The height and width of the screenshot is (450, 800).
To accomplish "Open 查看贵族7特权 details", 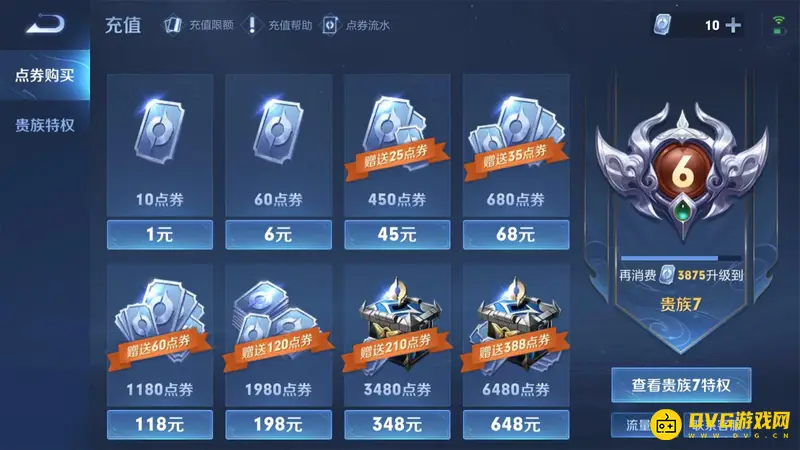I will point(681,384).
